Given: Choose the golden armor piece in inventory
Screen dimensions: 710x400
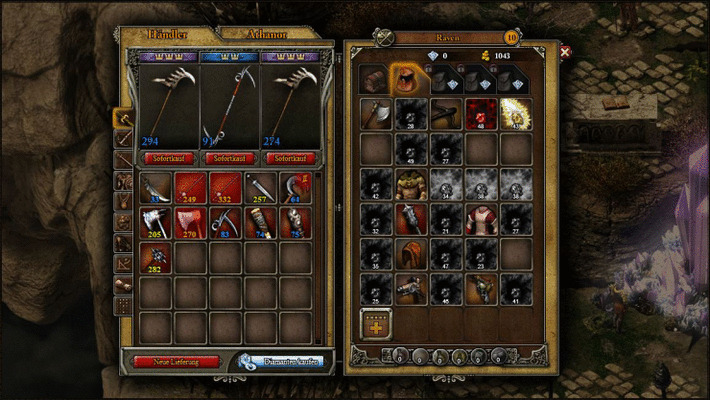Looking at the screenshot, I should 411,184.
